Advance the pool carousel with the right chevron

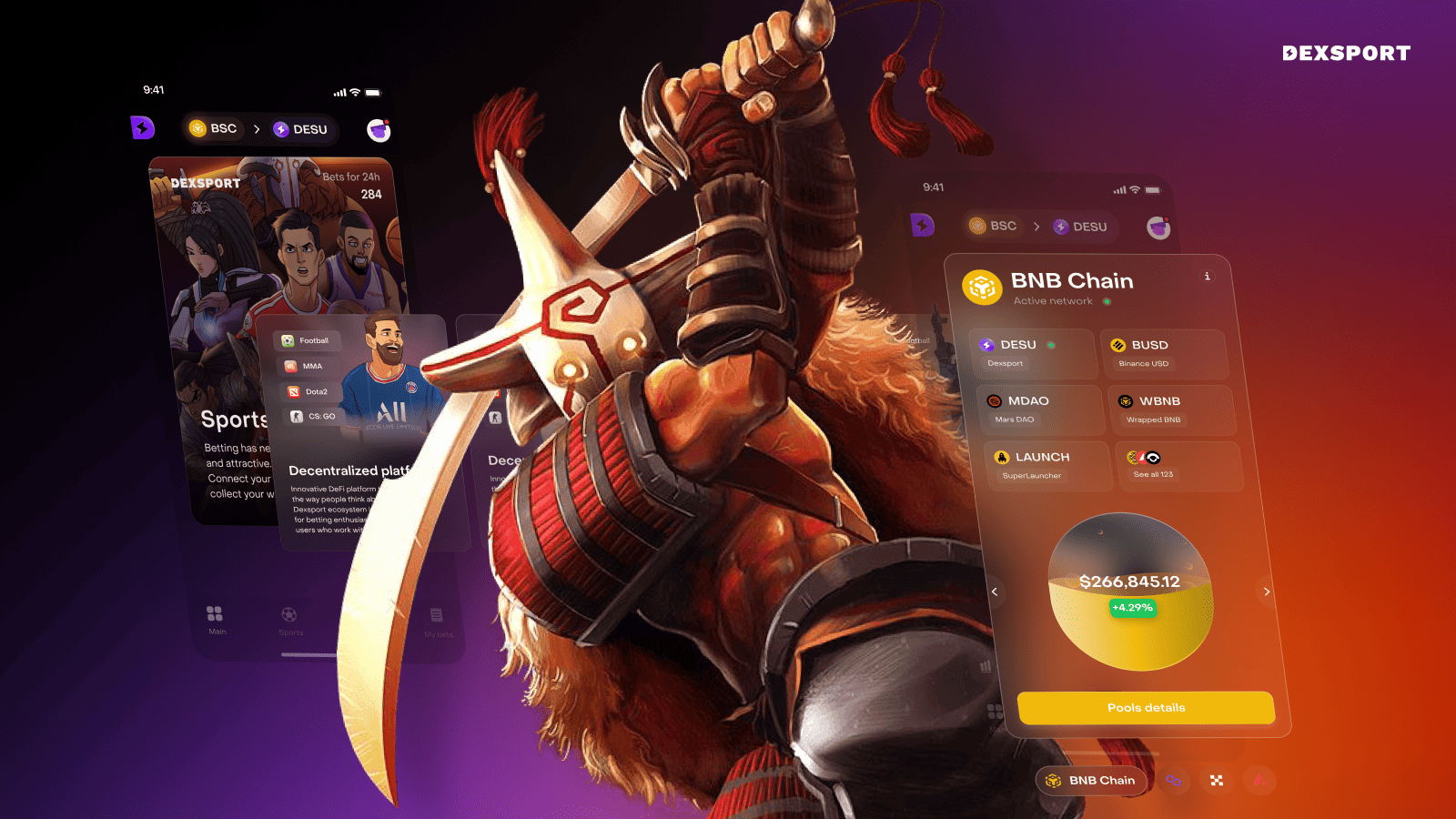click(1266, 591)
